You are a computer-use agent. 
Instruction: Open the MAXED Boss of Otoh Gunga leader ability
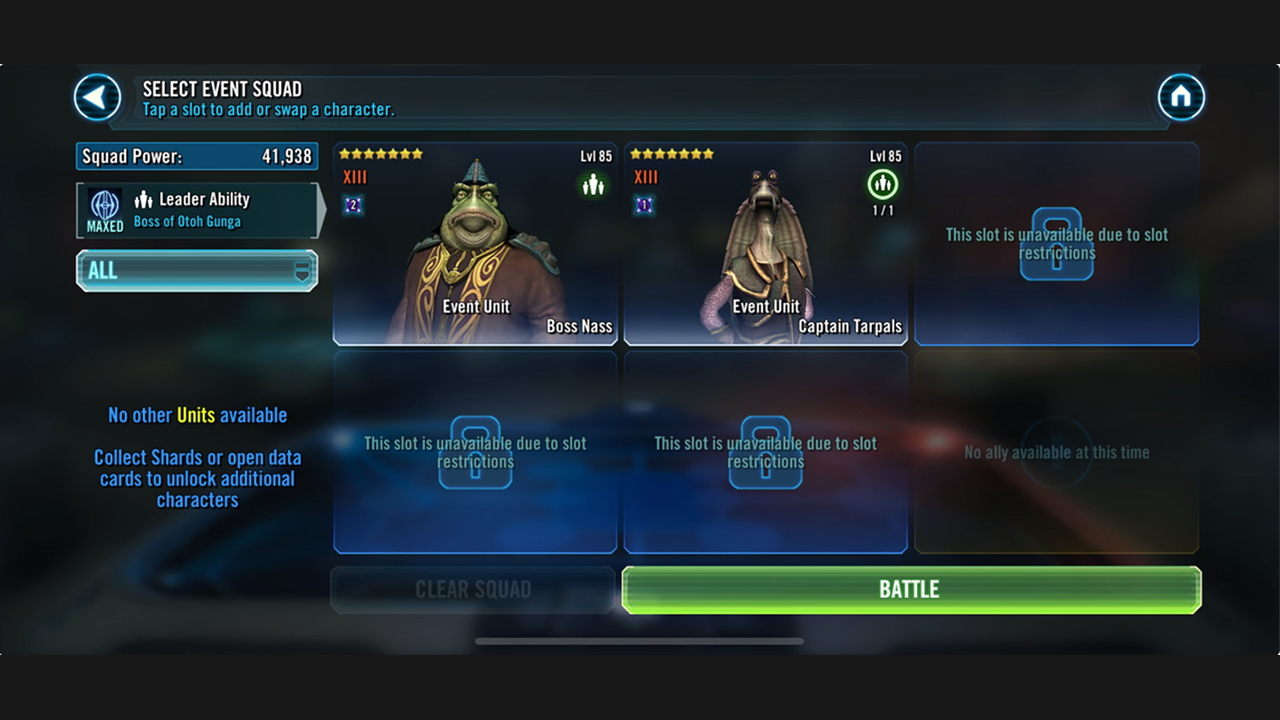pos(196,210)
